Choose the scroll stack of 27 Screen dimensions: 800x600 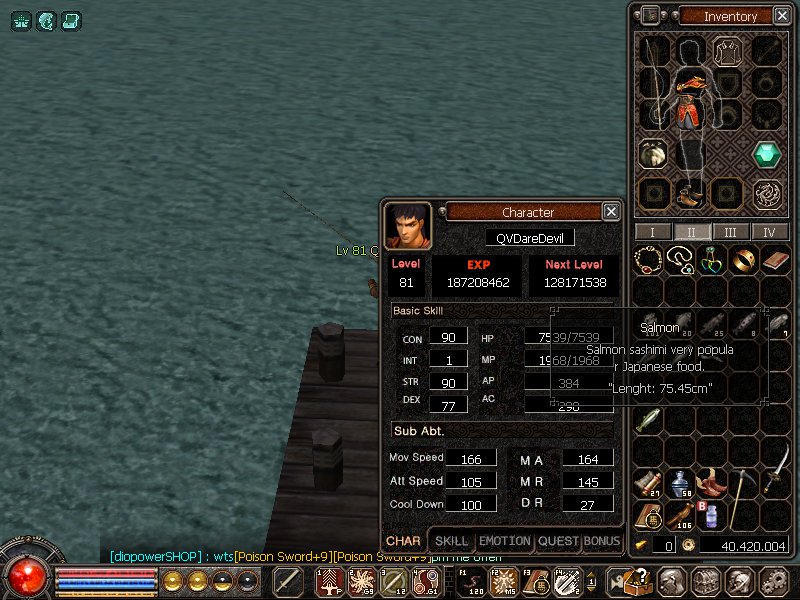tap(649, 484)
